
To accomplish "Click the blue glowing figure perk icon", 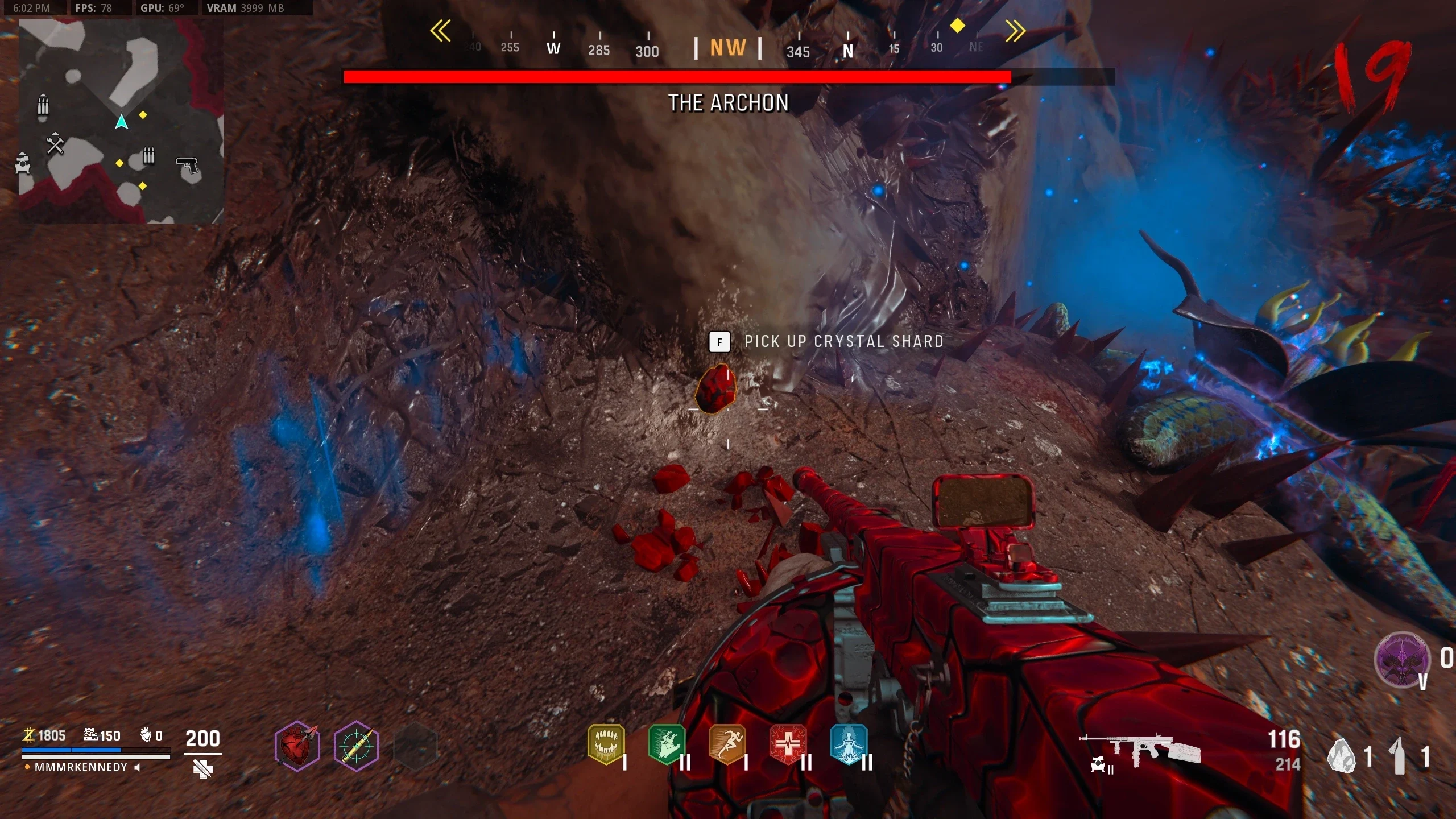I will click(849, 743).
